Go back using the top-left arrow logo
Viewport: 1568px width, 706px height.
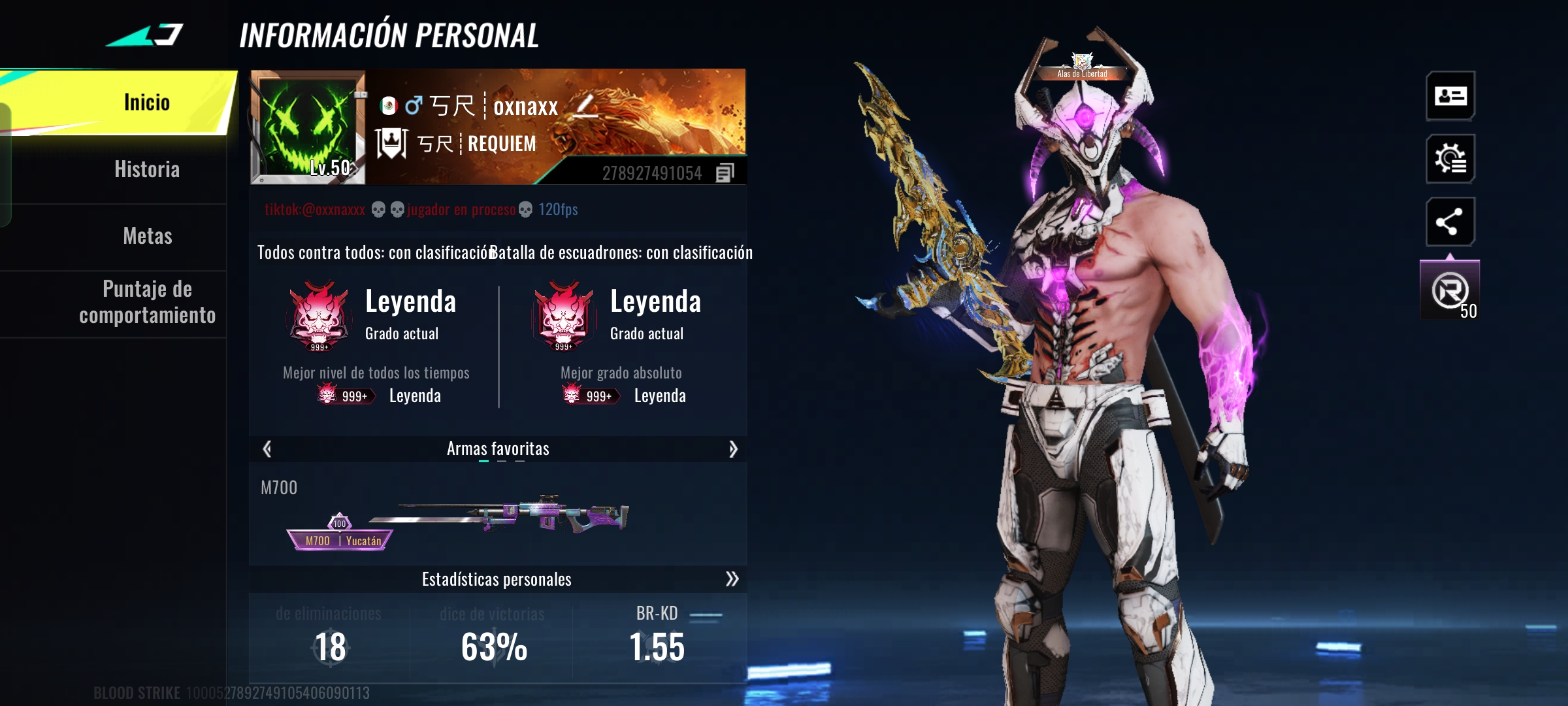[x=145, y=35]
